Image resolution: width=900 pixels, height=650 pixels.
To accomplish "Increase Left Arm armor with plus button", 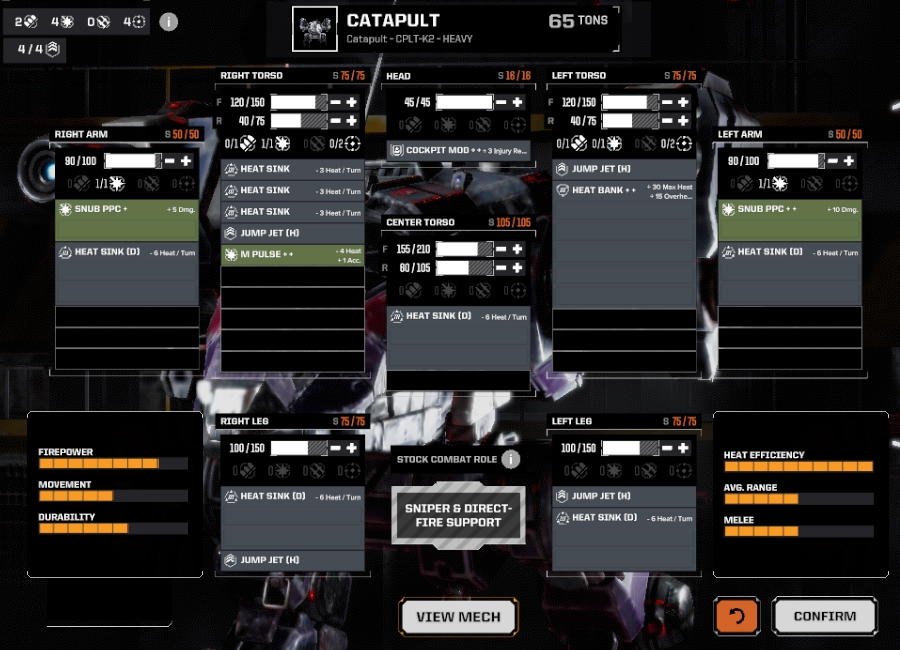I will pyautogui.click(x=849, y=161).
